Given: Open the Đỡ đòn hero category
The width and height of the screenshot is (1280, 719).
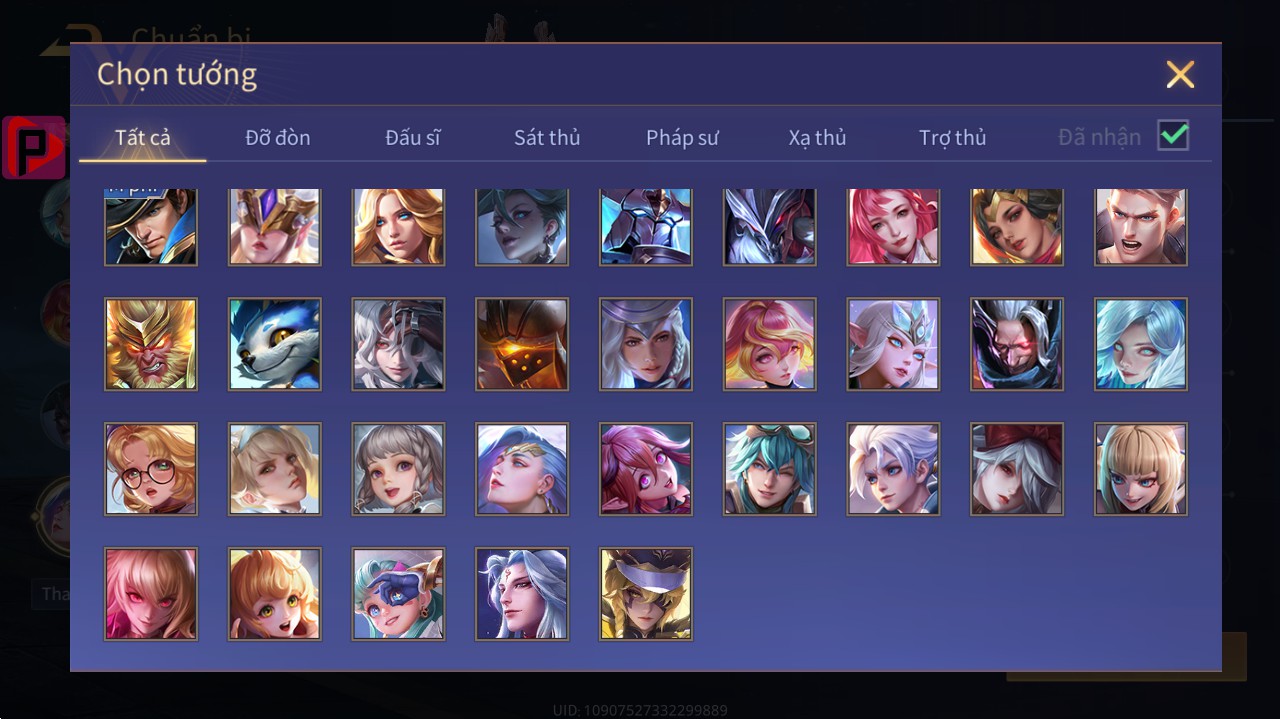Looking at the screenshot, I should coord(278,137).
